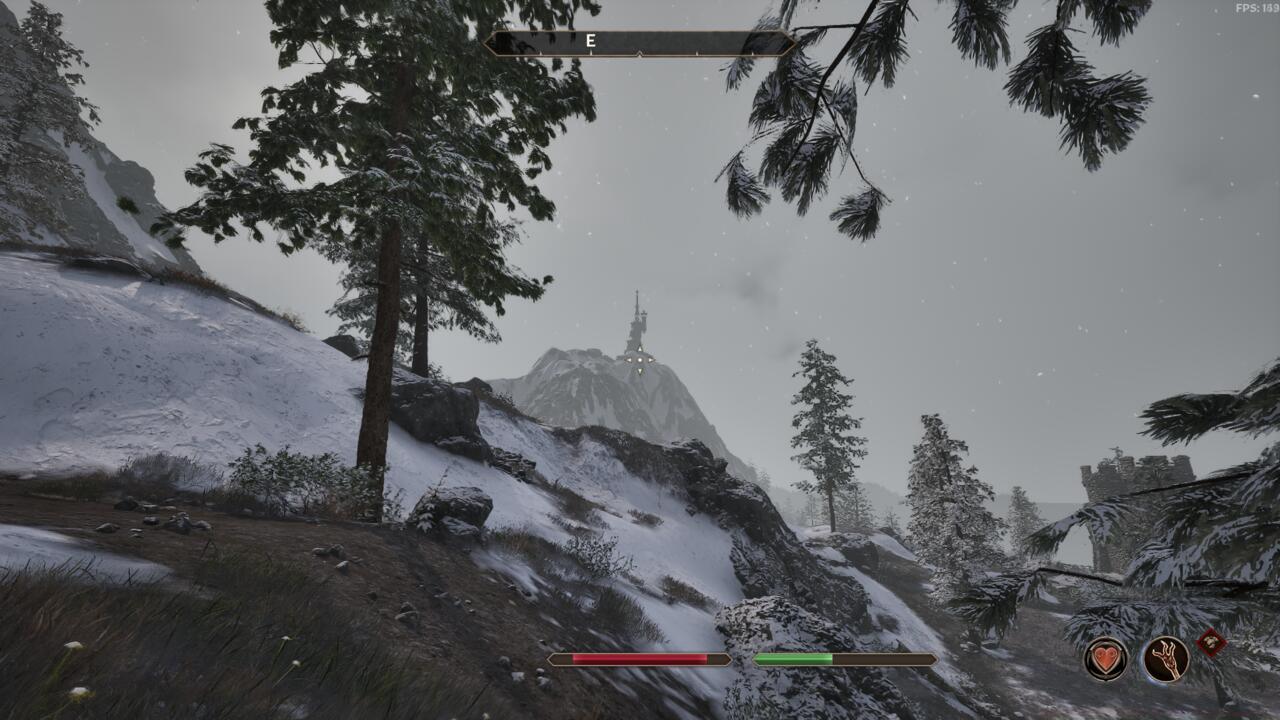Click the center dot of the quest compass rose

(x=640, y=360)
